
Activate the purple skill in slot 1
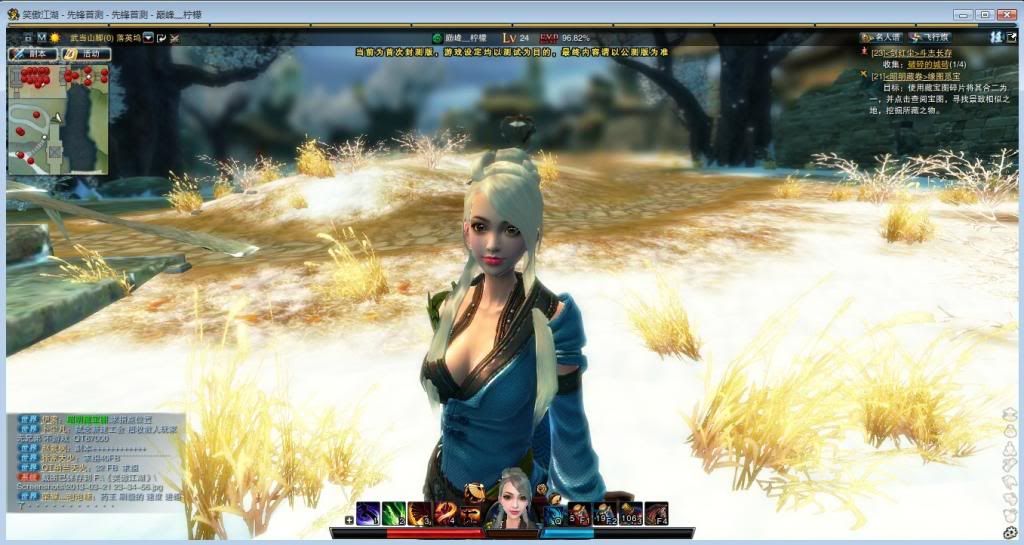(368, 513)
